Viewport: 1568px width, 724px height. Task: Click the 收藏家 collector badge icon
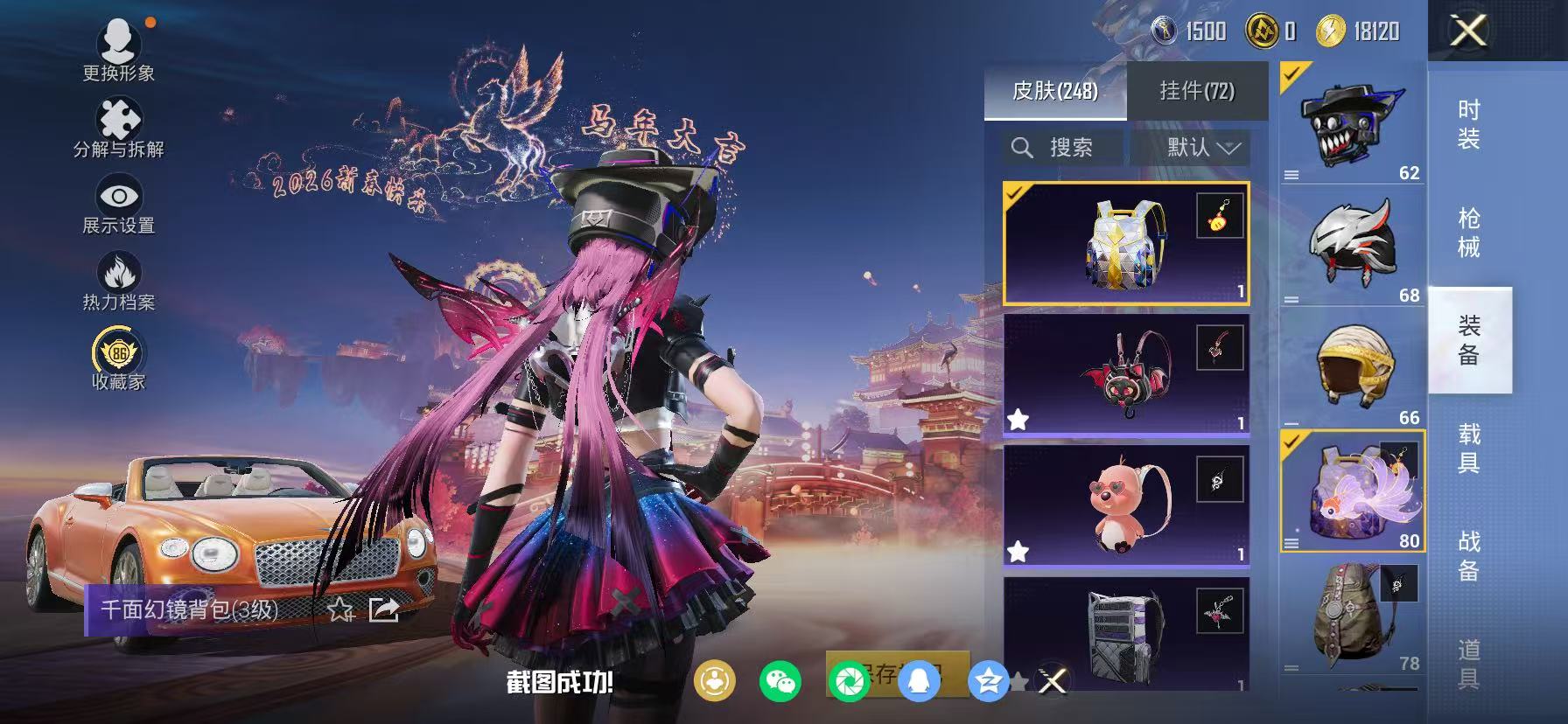[119, 353]
